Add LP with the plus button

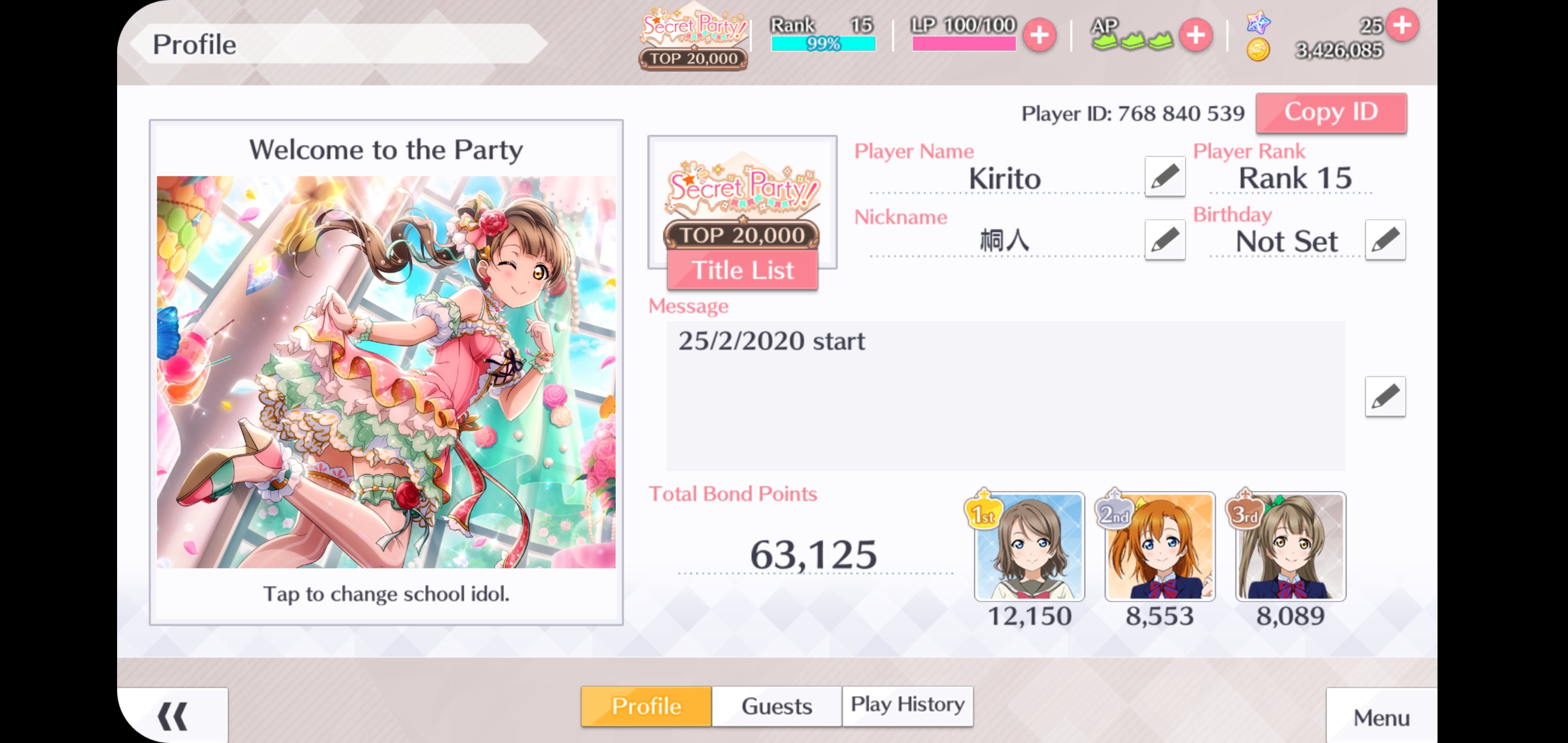(x=1039, y=35)
